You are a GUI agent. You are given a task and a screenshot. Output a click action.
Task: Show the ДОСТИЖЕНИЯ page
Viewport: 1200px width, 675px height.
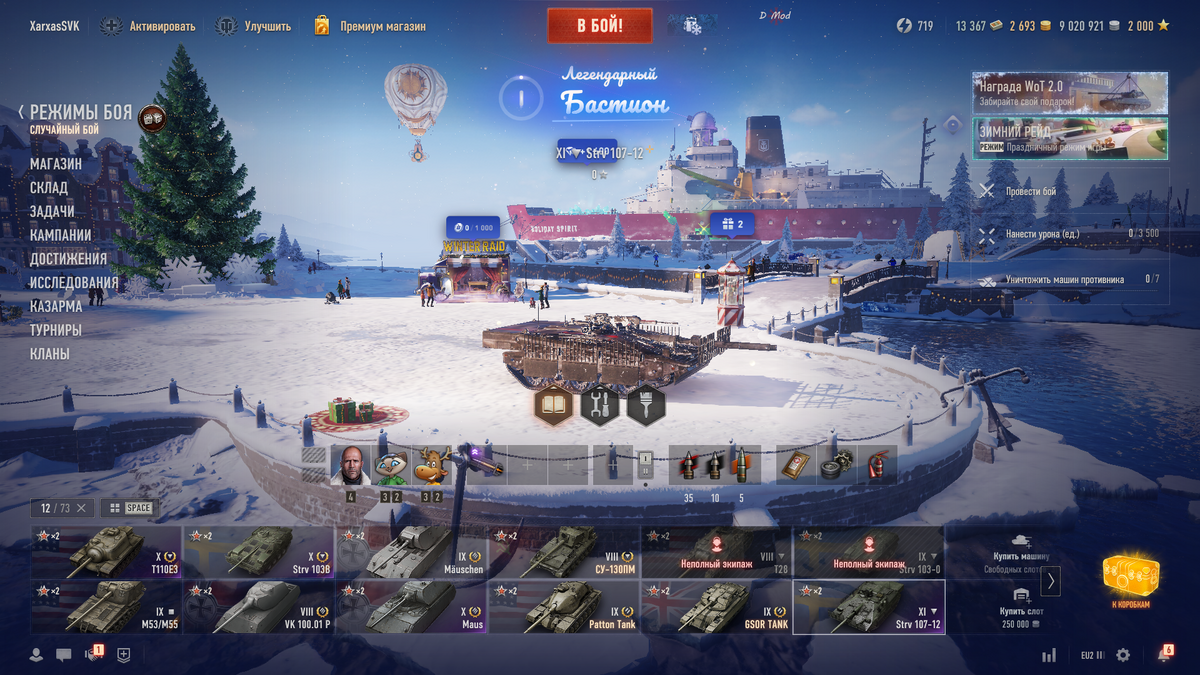(x=68, y=259)
